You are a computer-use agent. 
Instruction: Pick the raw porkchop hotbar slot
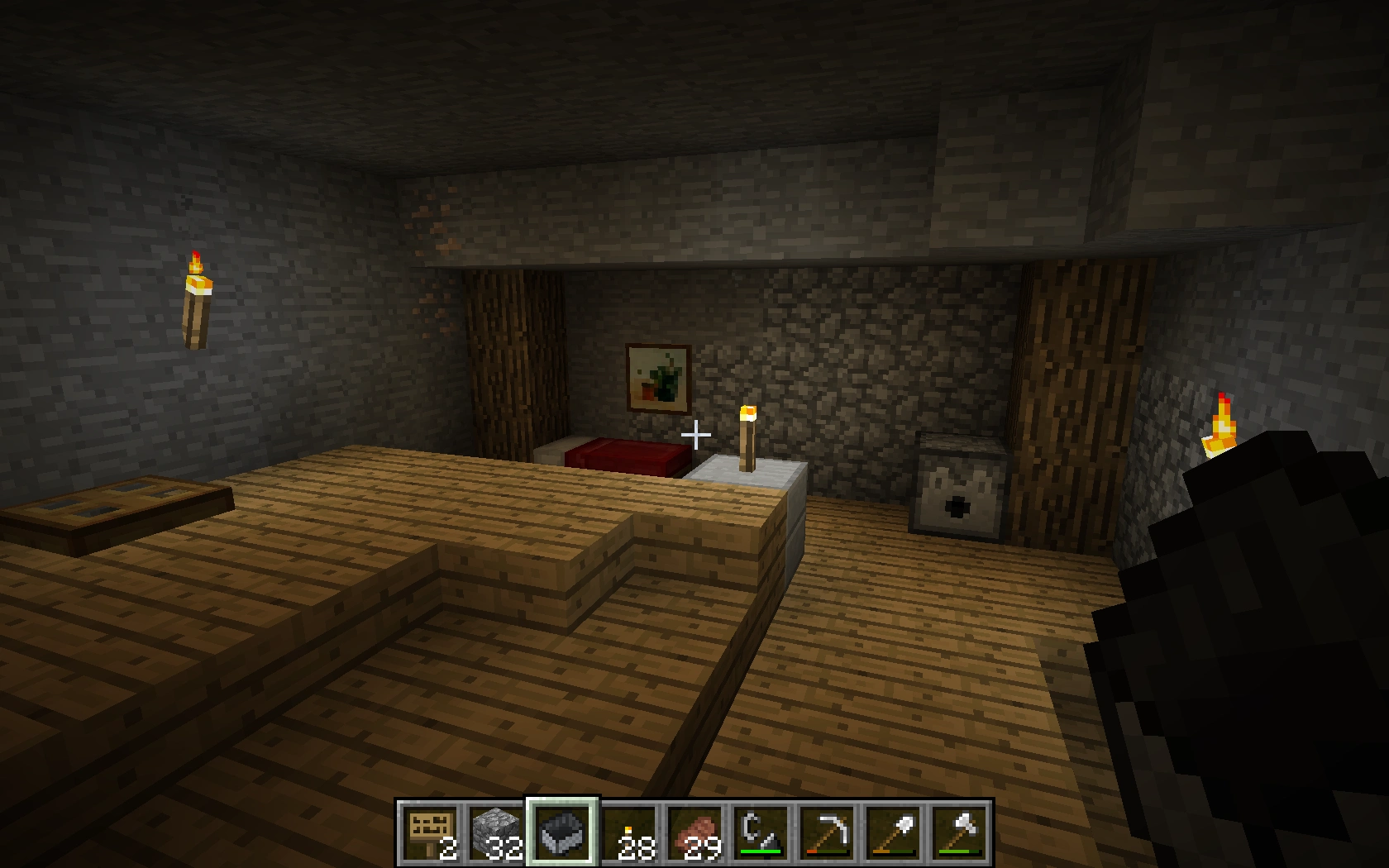pyautogui.click(x=695, y=832)
